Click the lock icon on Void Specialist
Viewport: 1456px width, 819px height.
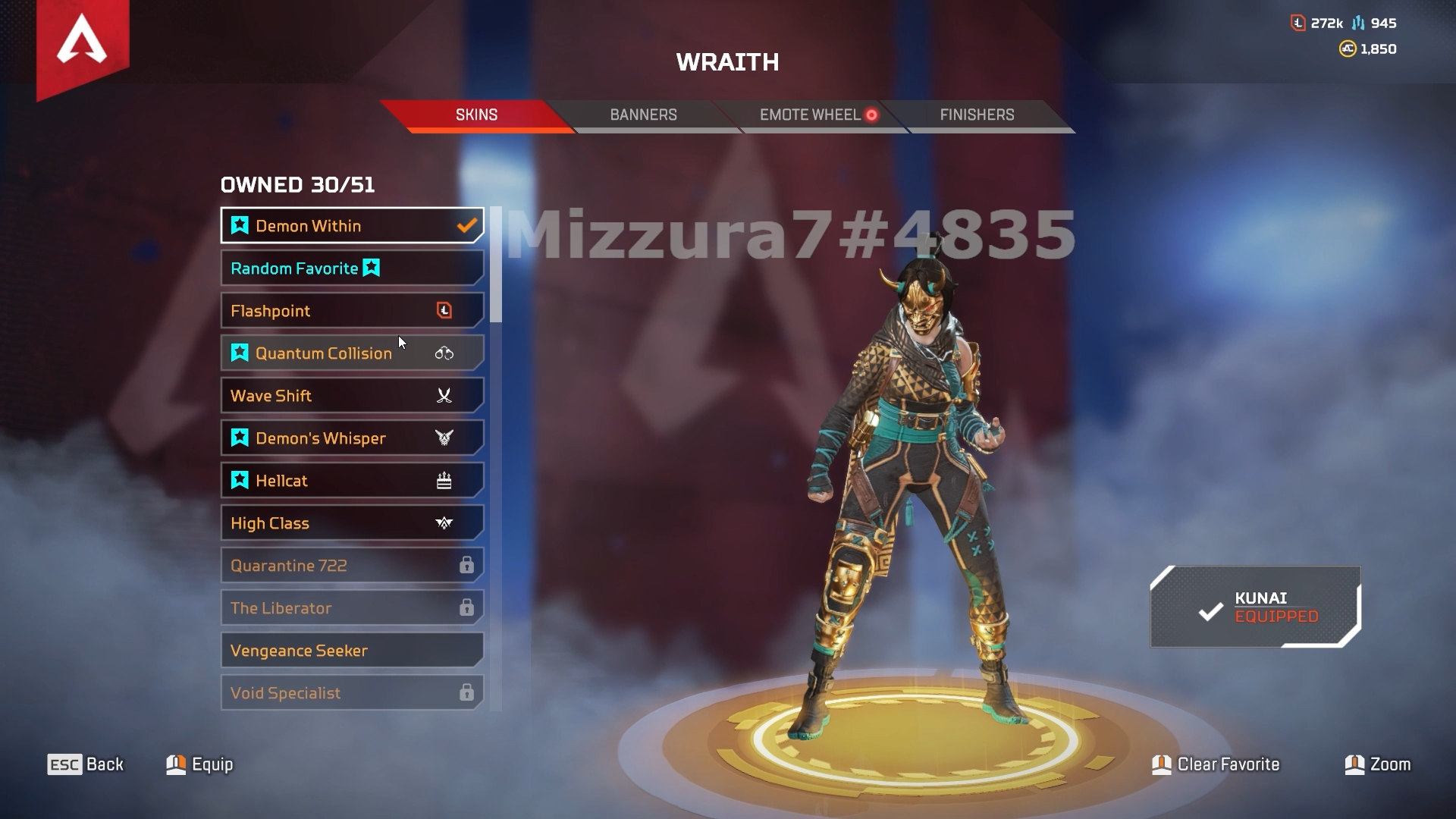click(x=467, y=692)
